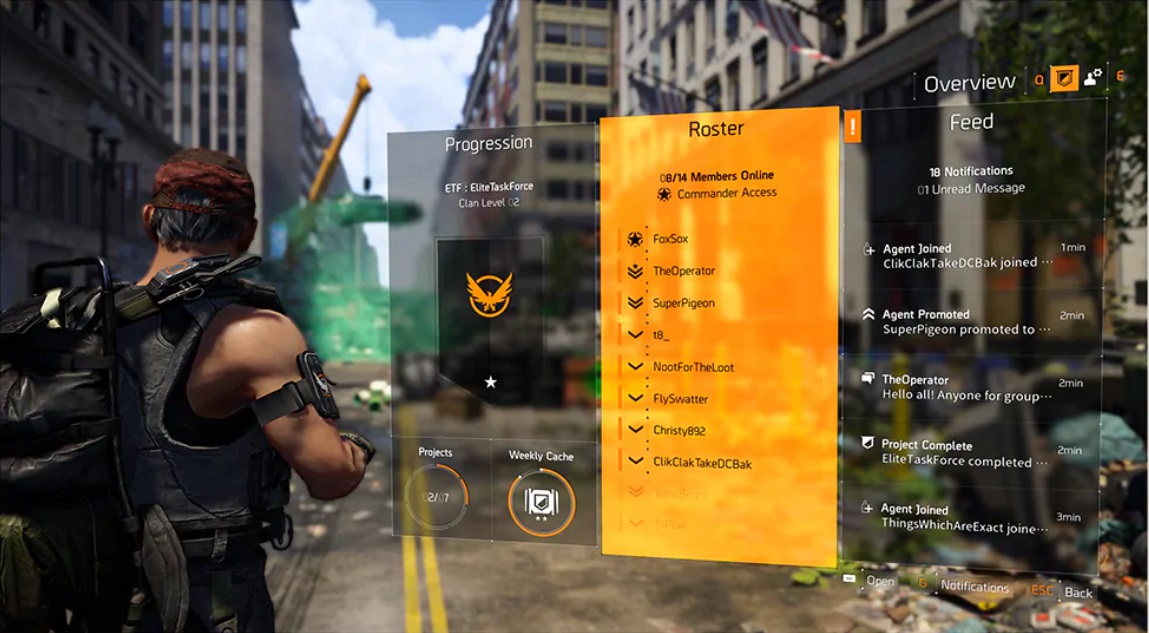Select the Roster panel
Viewport: 1149px width, 633px height.
click(716, 129)
